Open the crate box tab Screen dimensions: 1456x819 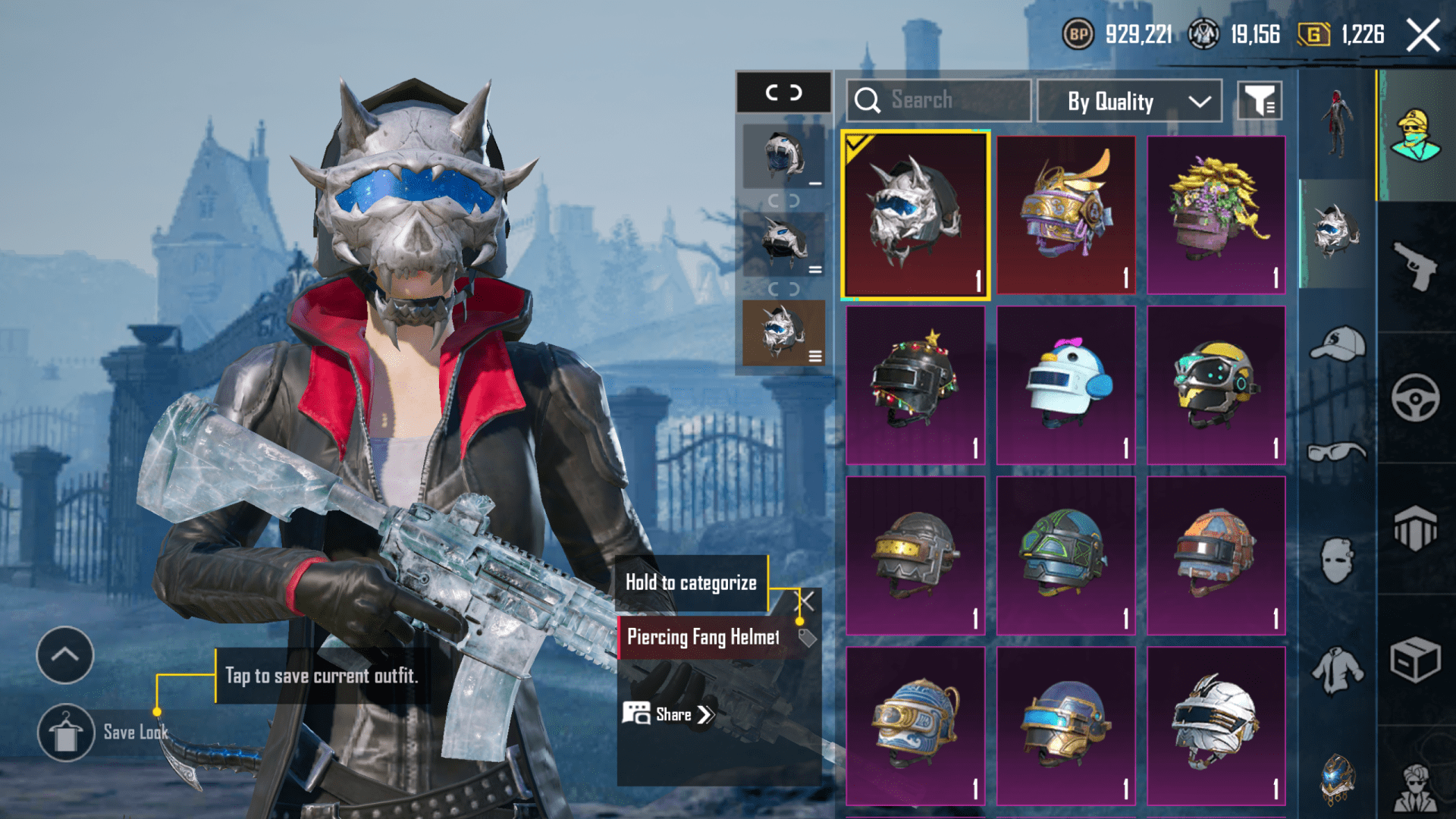click(1415, 660)
